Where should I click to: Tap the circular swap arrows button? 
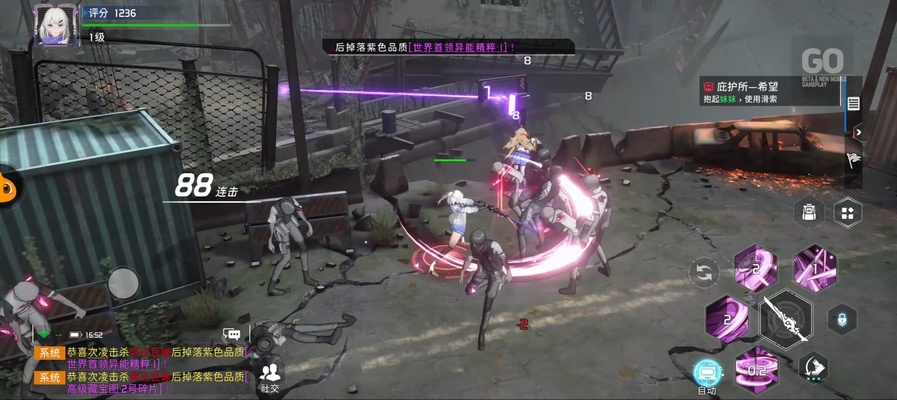click(705, 271)
